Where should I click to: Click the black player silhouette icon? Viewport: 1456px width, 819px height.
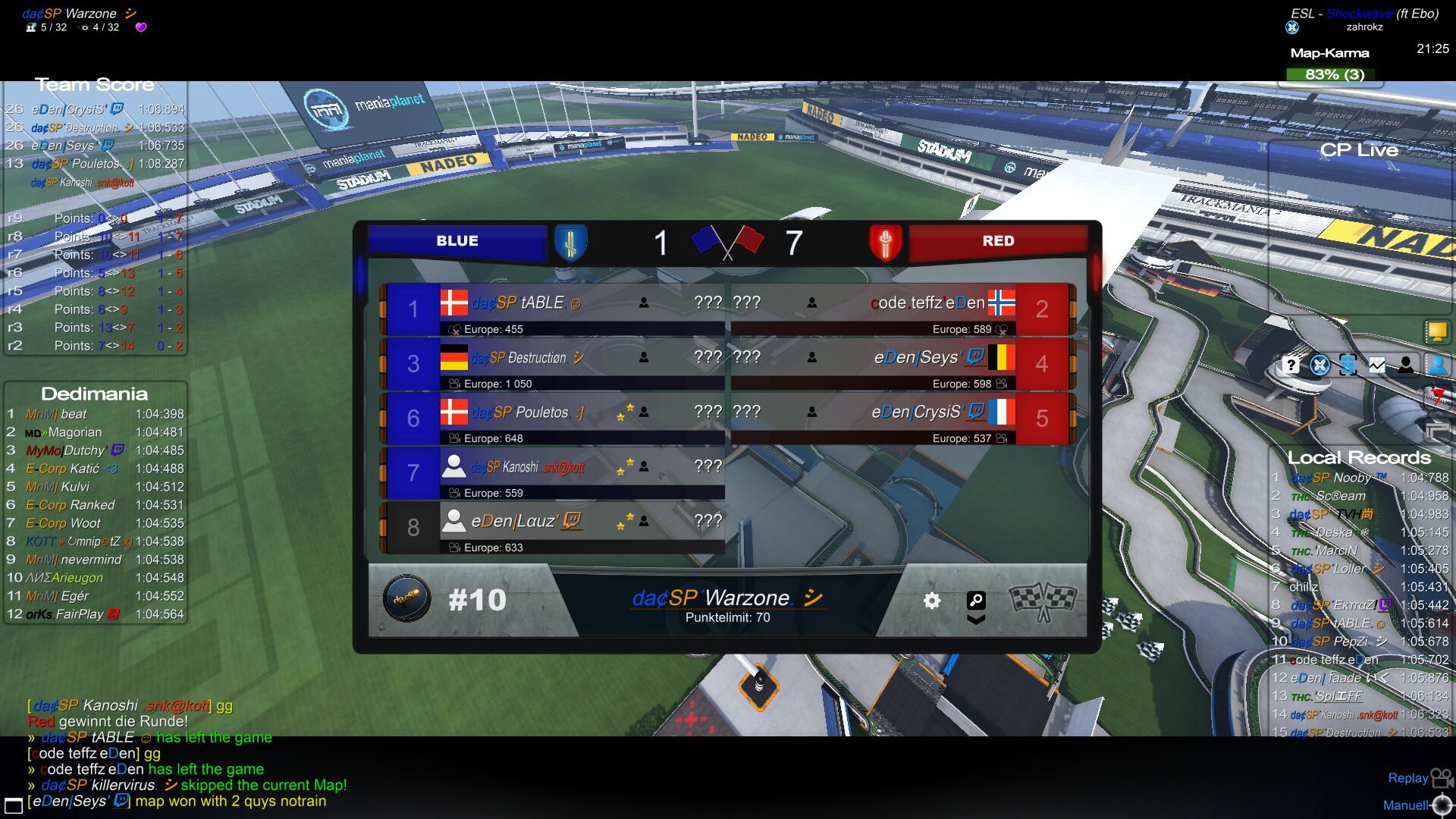[1406, 366]
